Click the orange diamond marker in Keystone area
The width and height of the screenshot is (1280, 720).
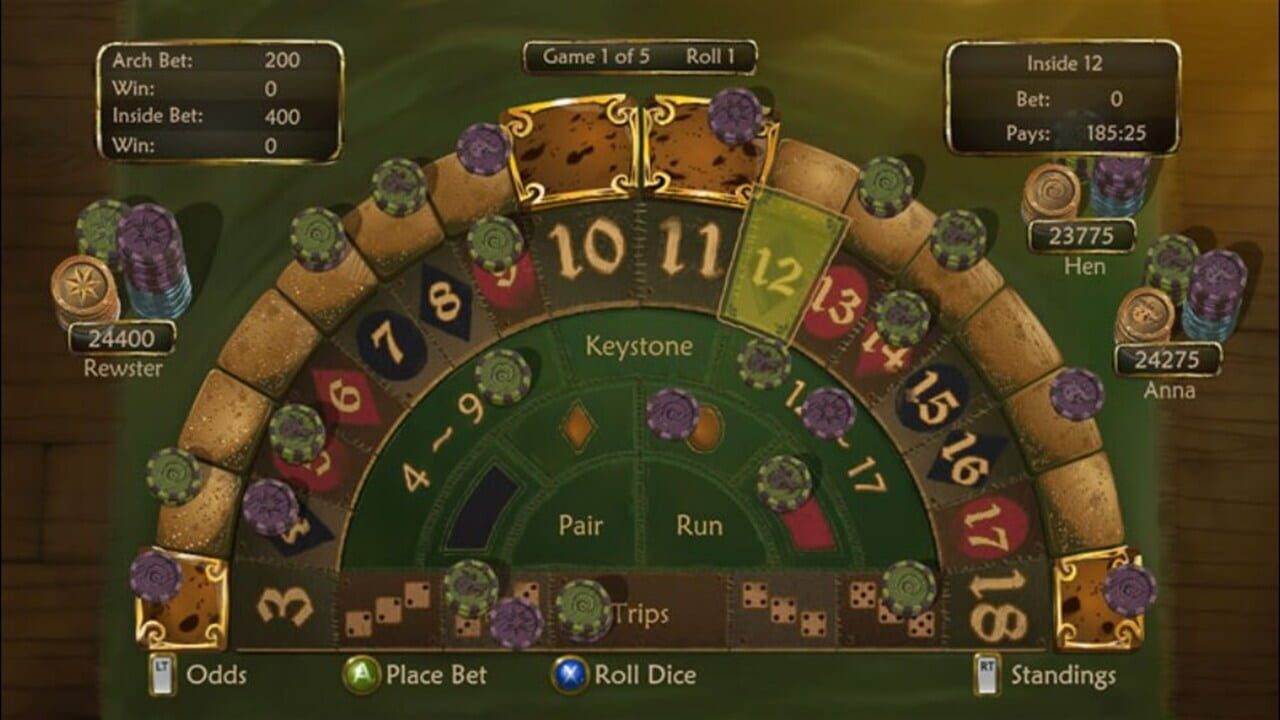pos(578,425)
